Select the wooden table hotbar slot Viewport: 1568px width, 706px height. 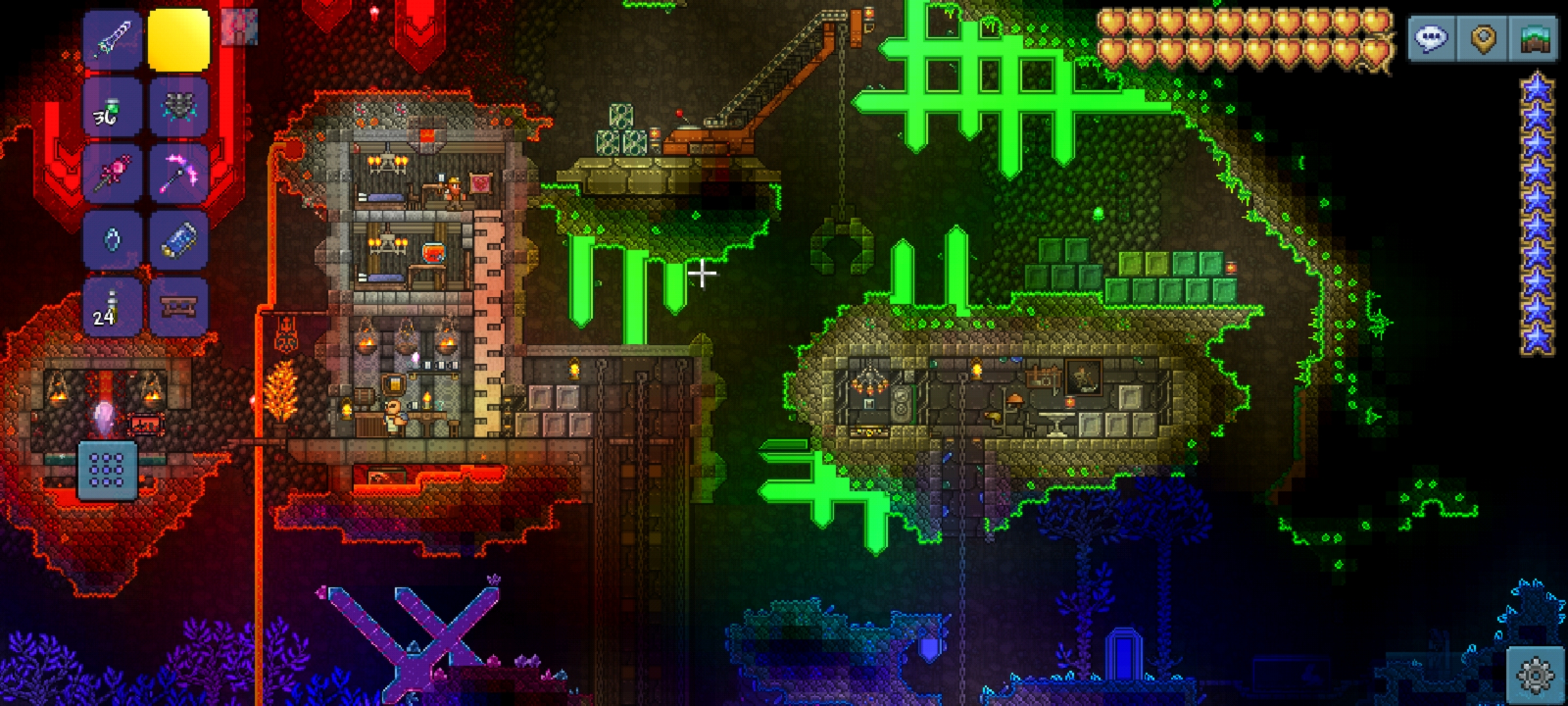179,307
